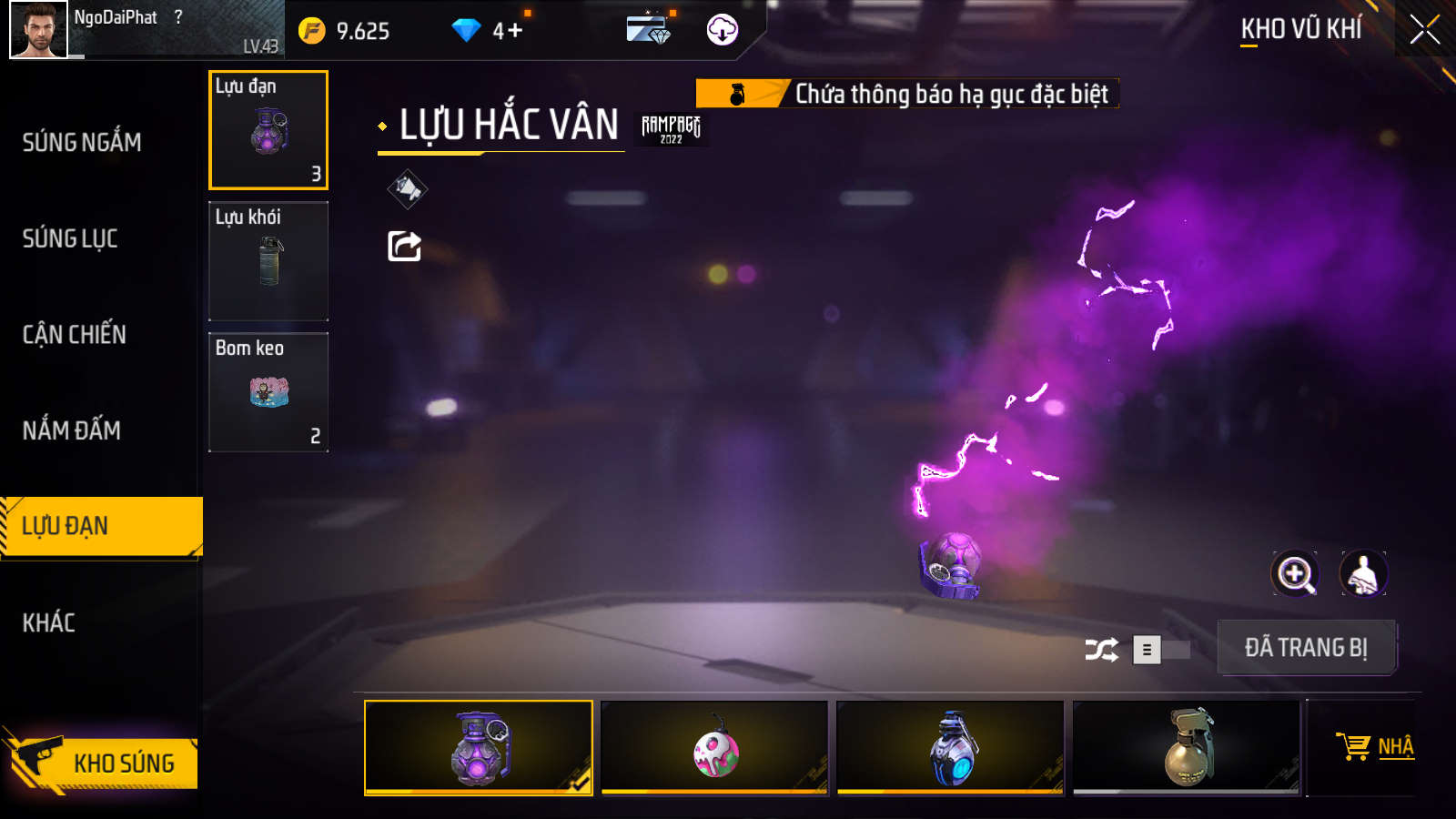1456x819 pixels.
Task: Open the KHÁC category
Action: (x=49, y=623)
